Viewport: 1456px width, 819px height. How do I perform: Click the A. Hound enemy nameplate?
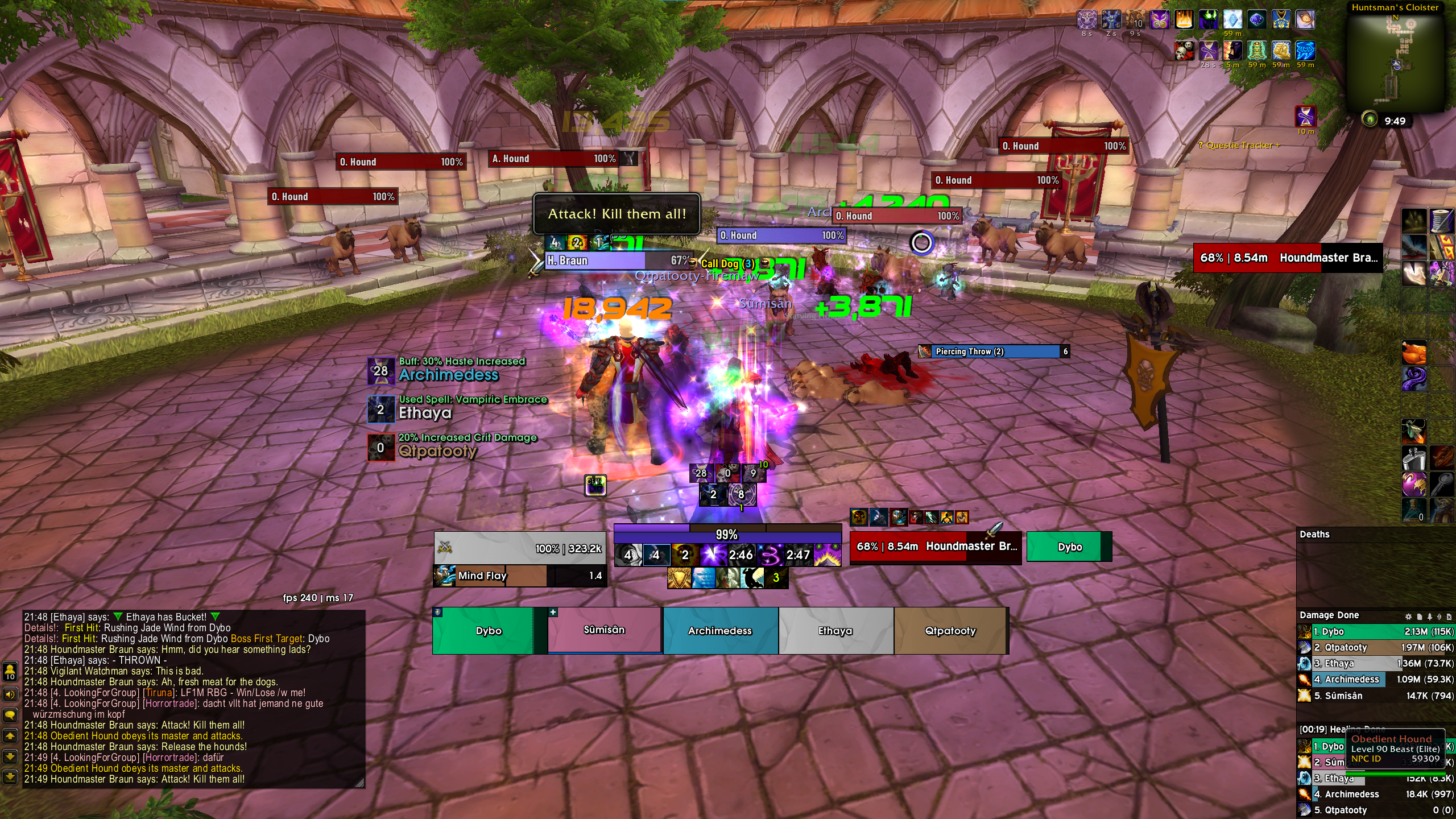555,159
